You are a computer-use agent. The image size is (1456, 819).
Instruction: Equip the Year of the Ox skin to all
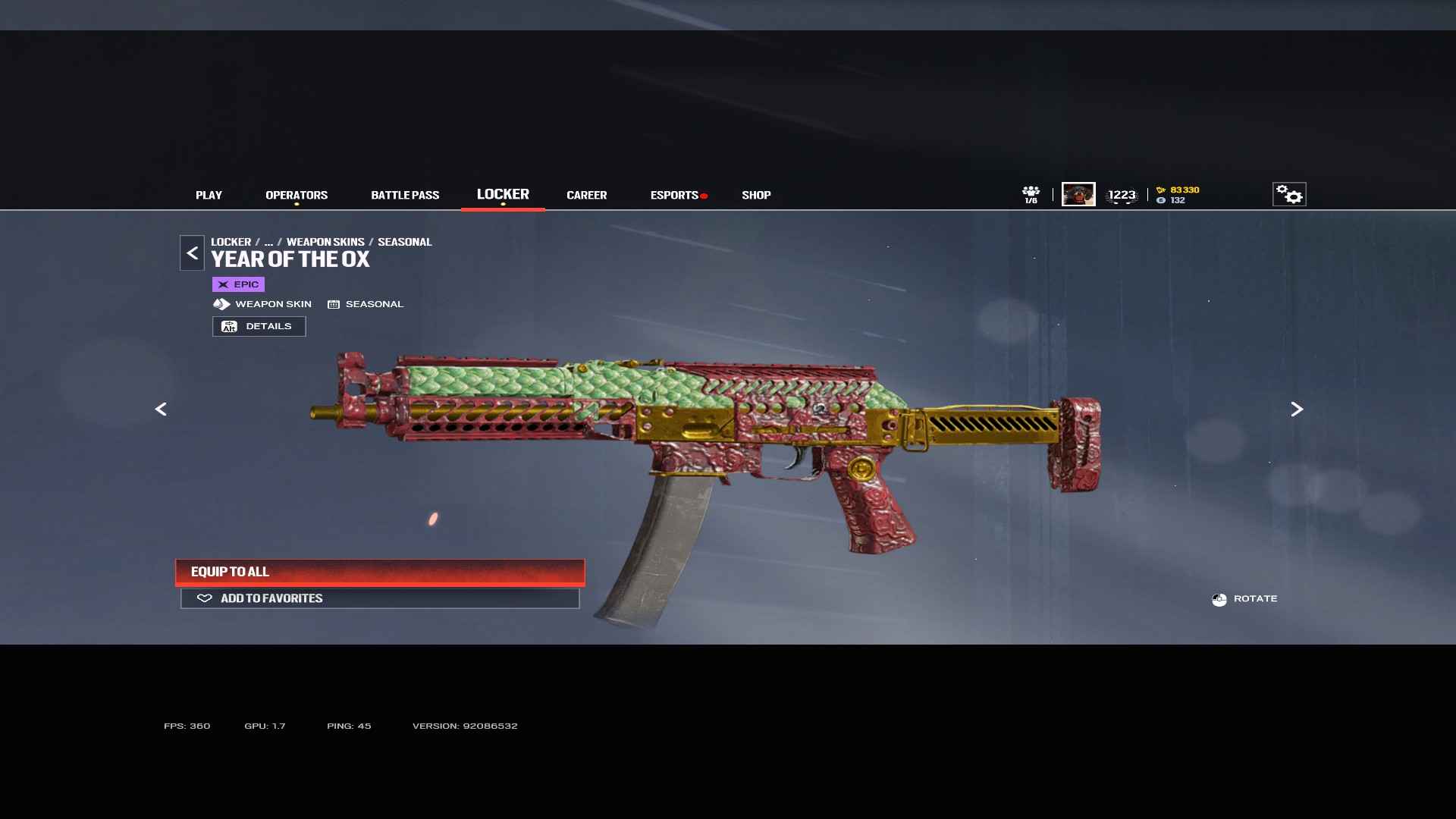point(380,572)
